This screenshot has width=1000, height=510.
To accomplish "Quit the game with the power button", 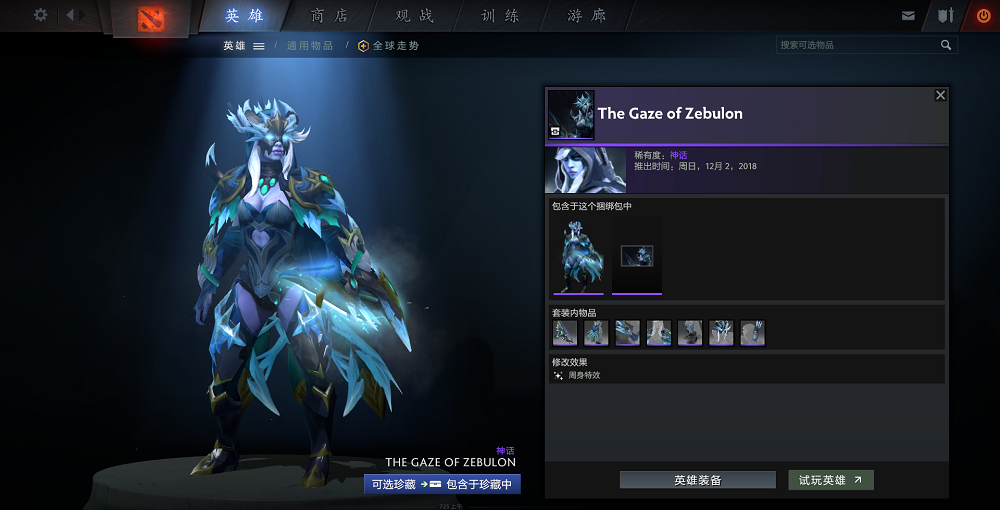I will coord(983,16).
